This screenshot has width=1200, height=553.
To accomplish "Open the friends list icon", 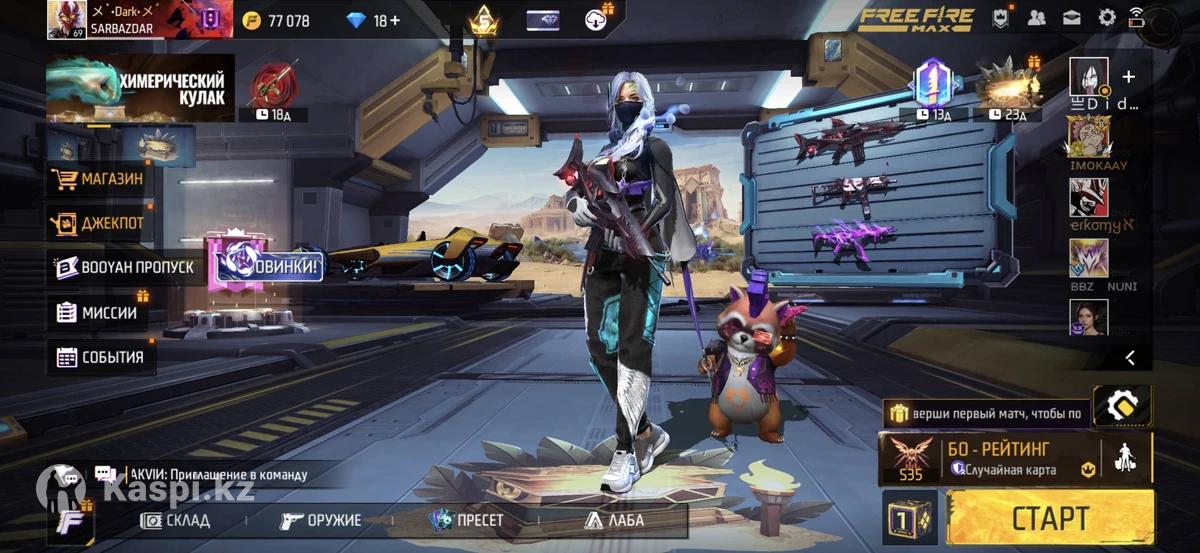I will (x=1037, y=17).
